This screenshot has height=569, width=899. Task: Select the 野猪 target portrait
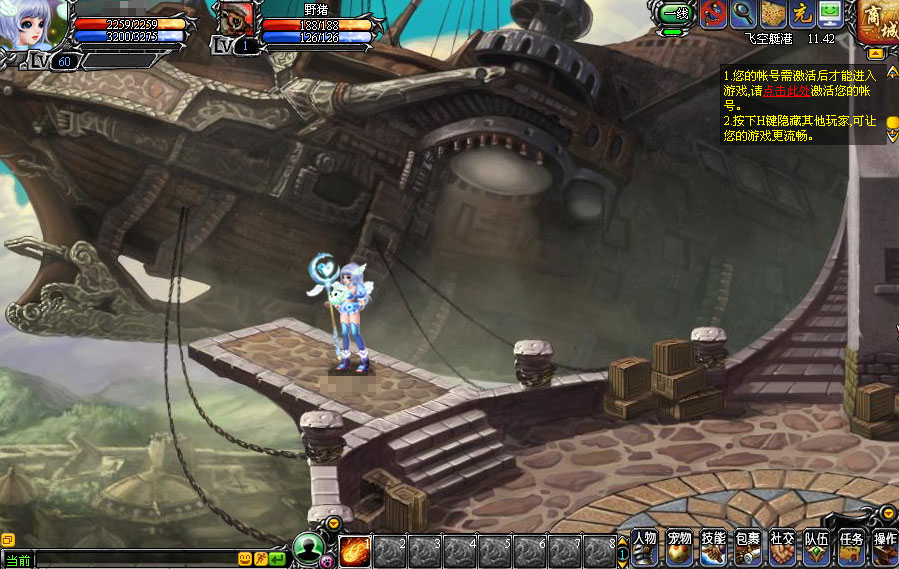237,20
